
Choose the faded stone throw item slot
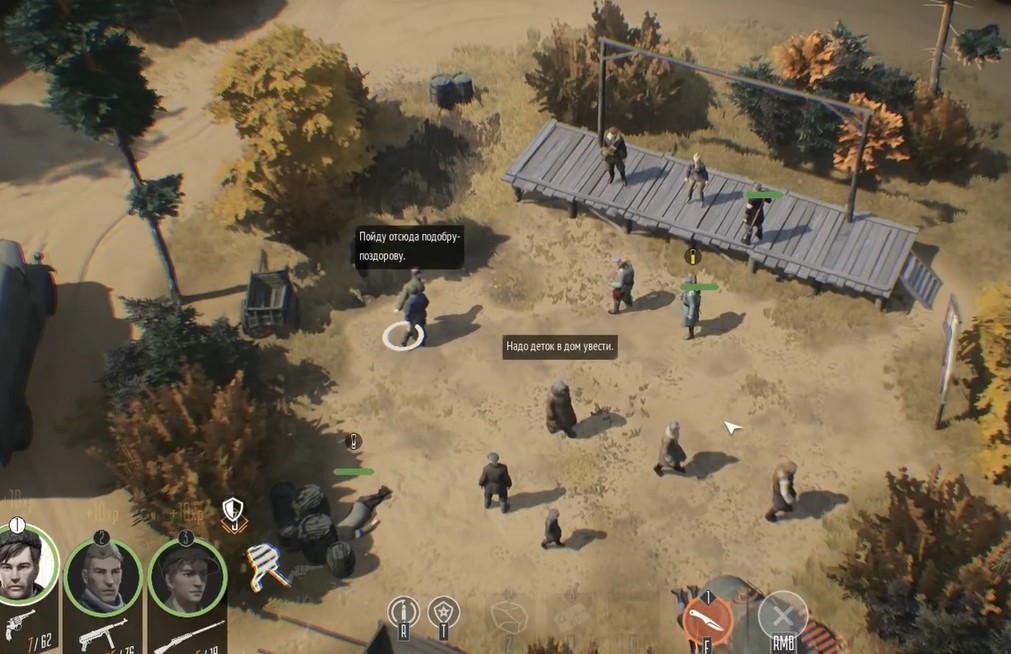(509, 618)
